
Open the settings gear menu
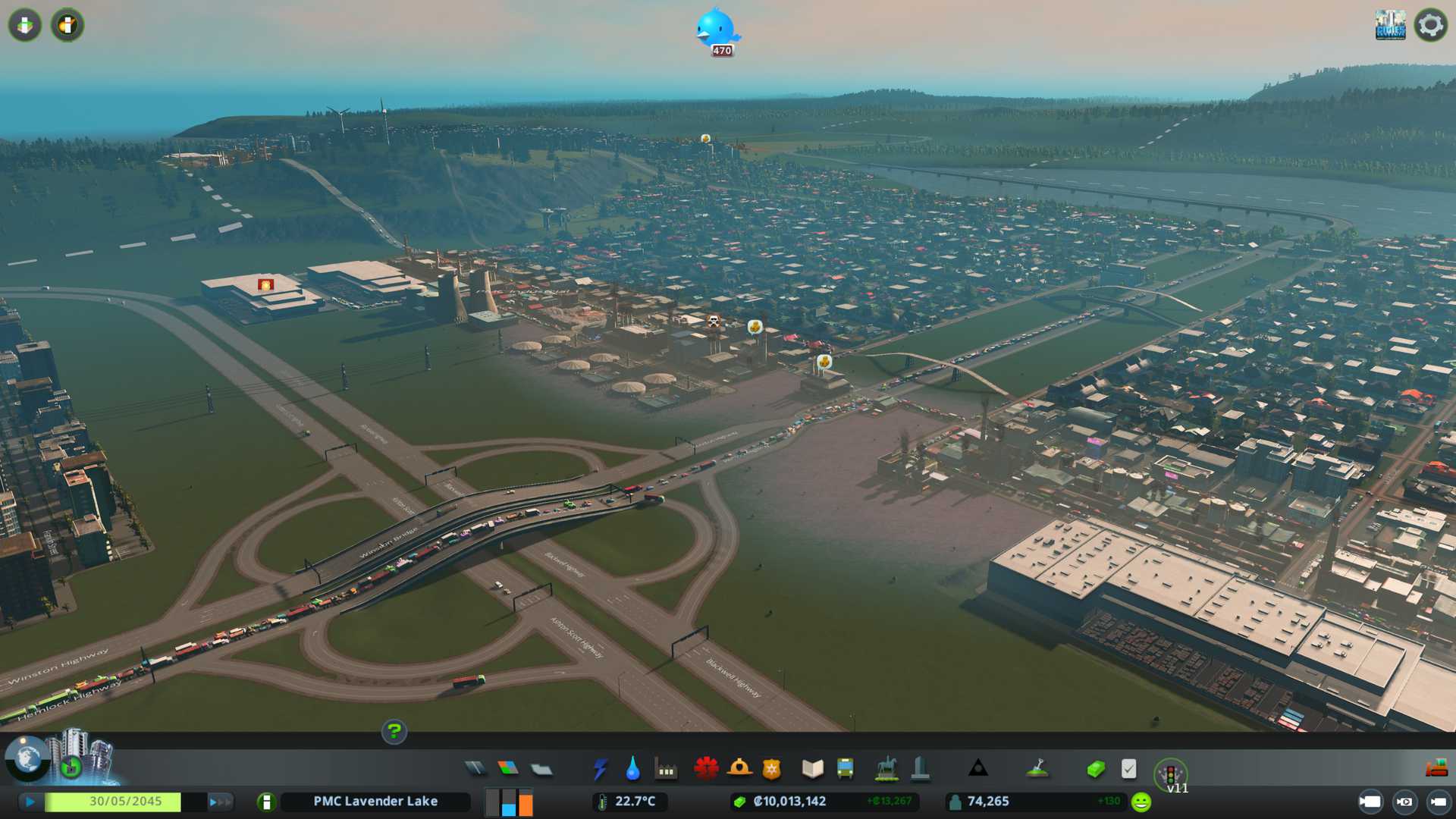[1430, 25]
